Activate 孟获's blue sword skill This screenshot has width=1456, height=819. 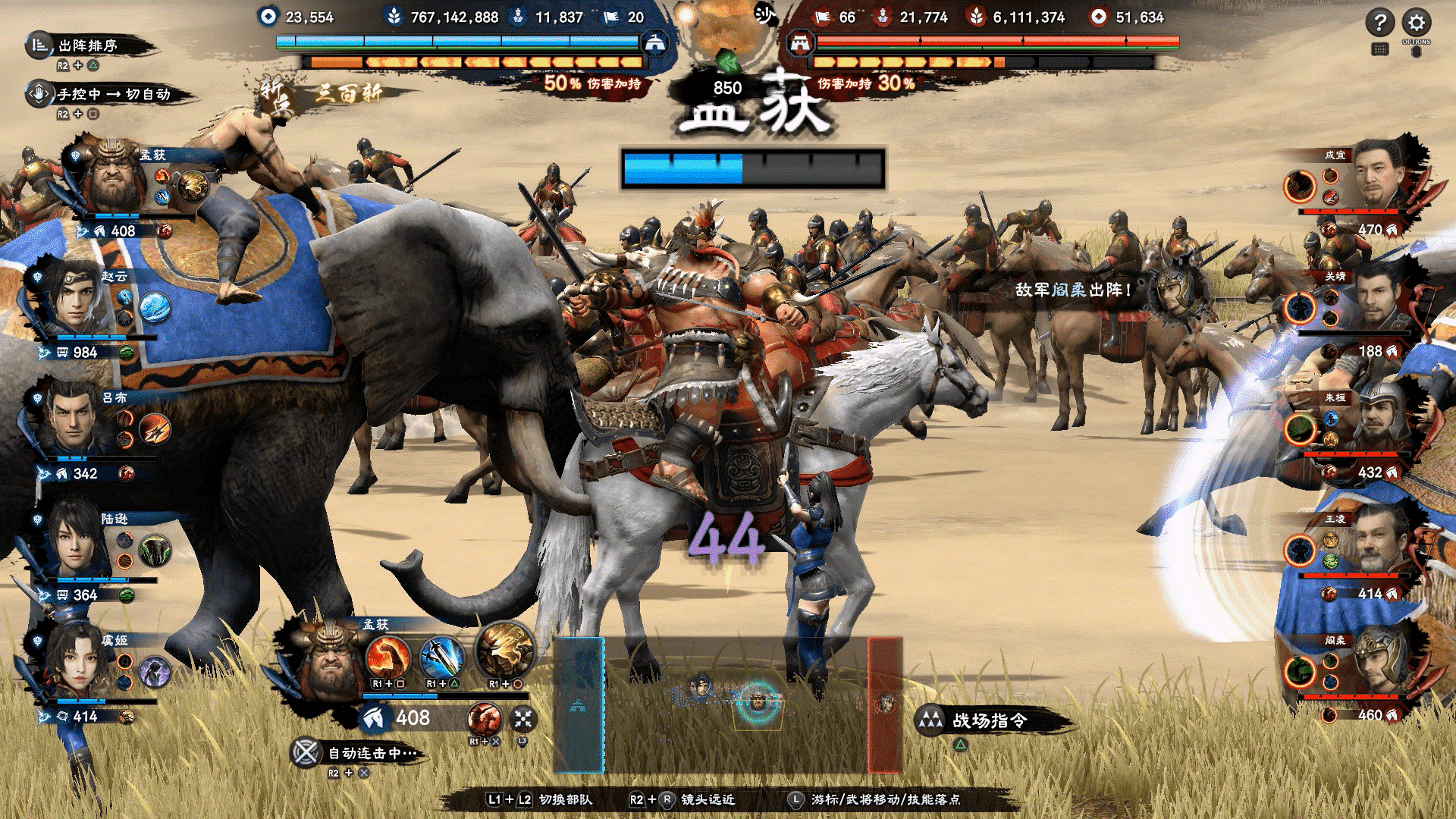point(442,657)
